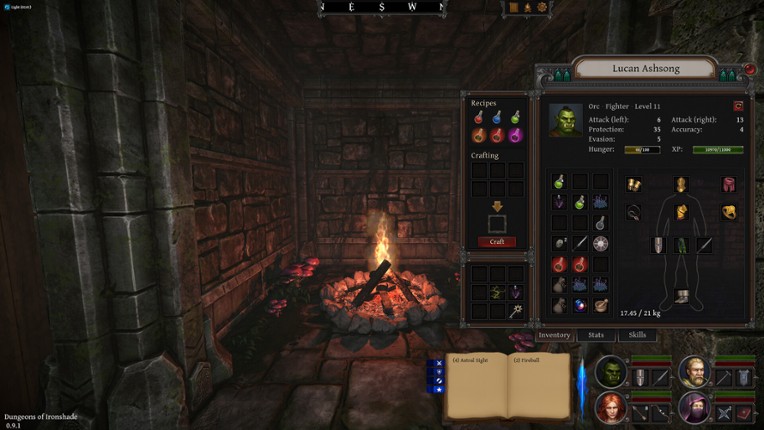Choose the Astral Sight spell in the spellbook
This screenshot has height=430, width=764.
tap(470, 361)
